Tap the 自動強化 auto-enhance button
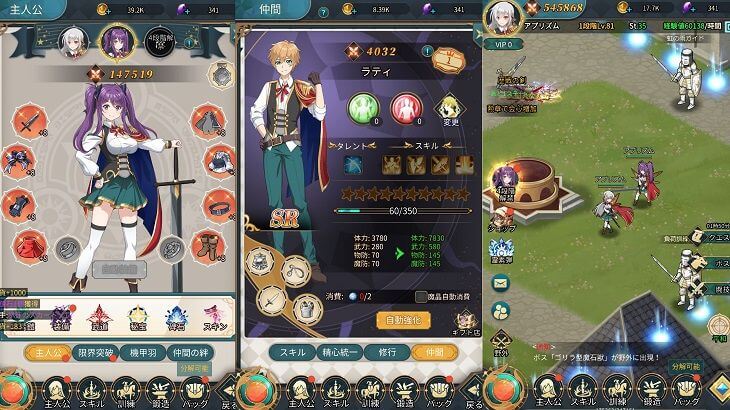The height and width of the screenshot is (410, 730). pyautogui.click(x=403, y=320)
